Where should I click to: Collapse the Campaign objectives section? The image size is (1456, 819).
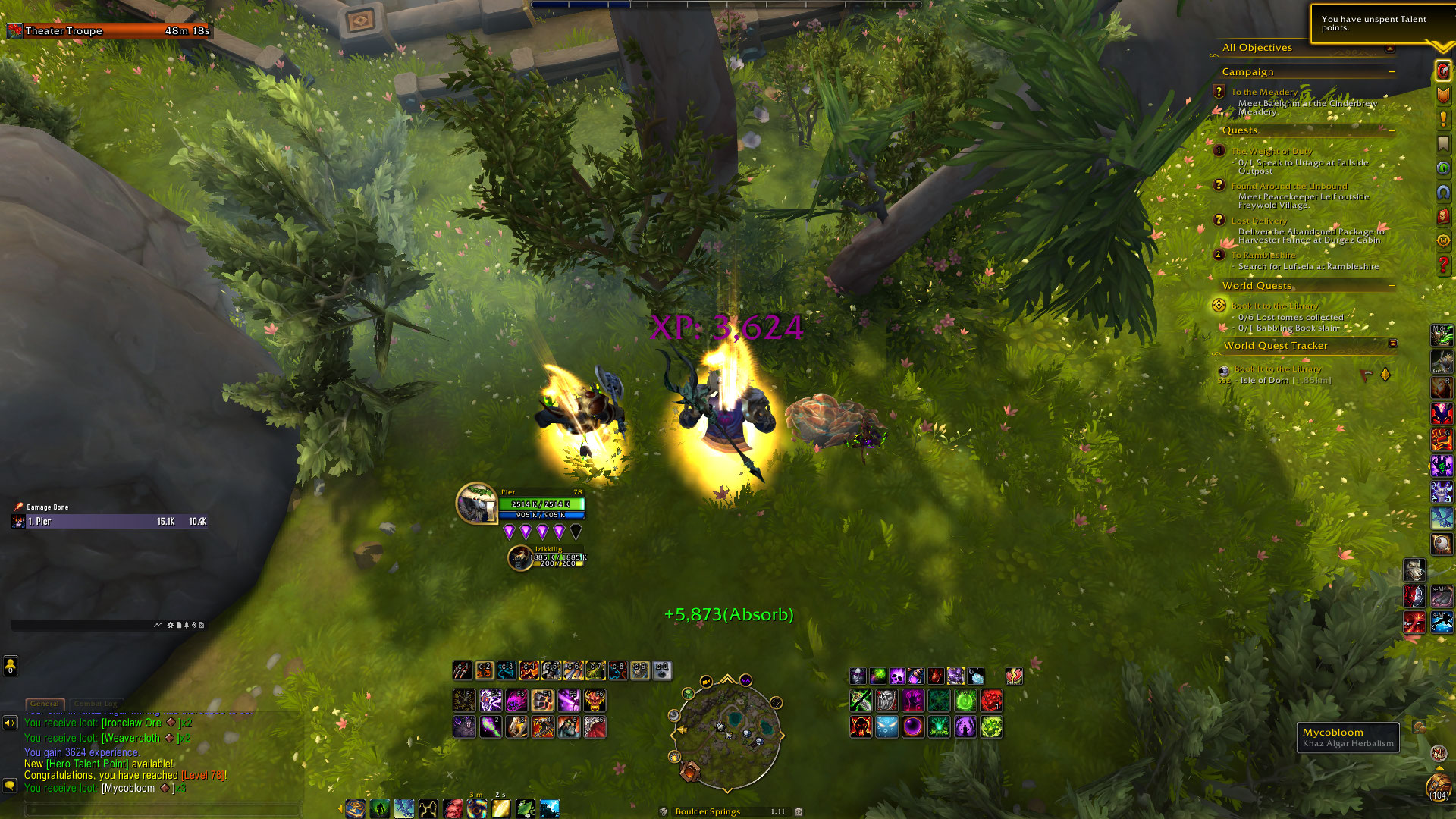pyautogui.click(x=1392, y=72)
